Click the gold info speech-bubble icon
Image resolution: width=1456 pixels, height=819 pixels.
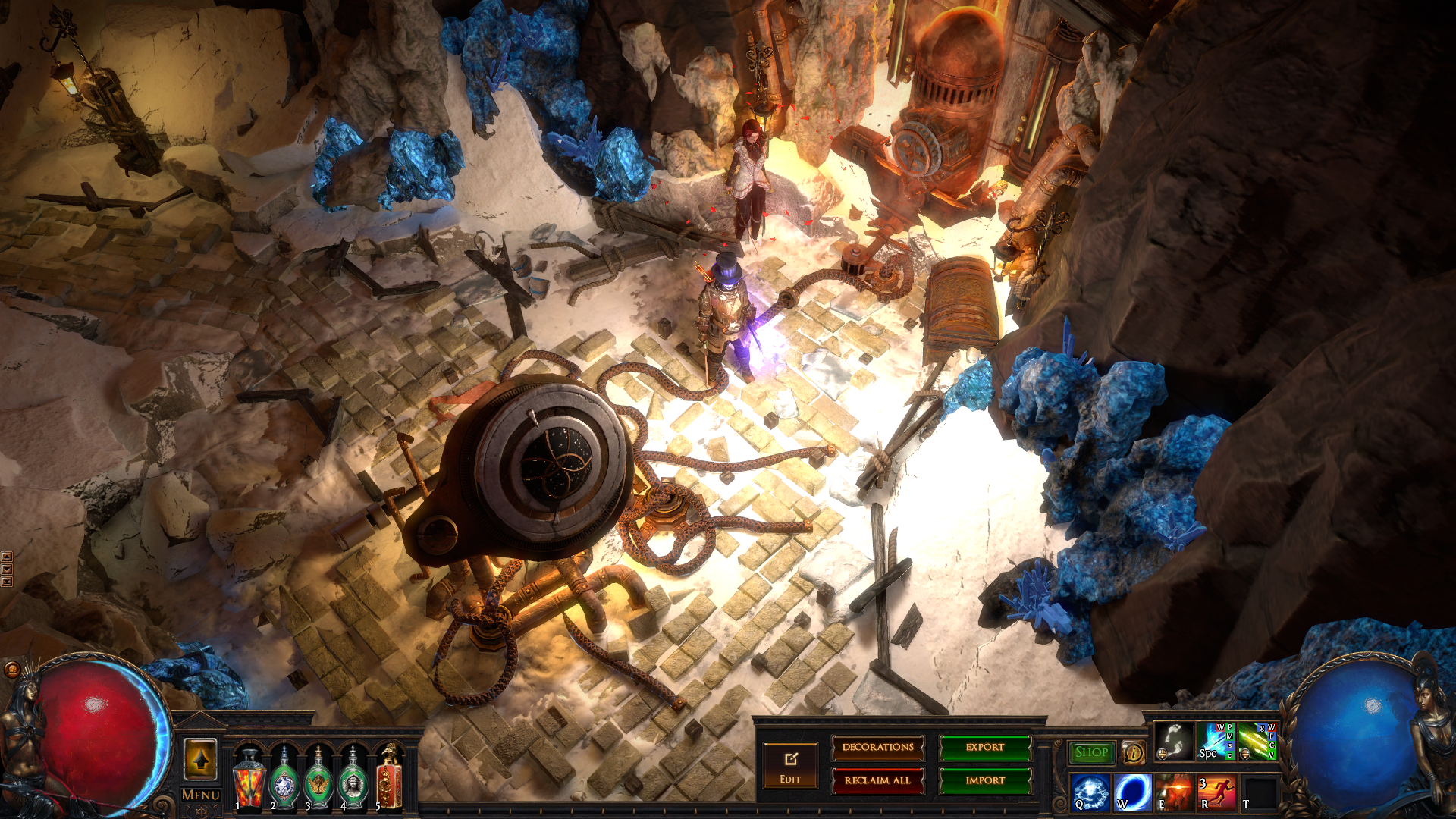click(1133, 752)
